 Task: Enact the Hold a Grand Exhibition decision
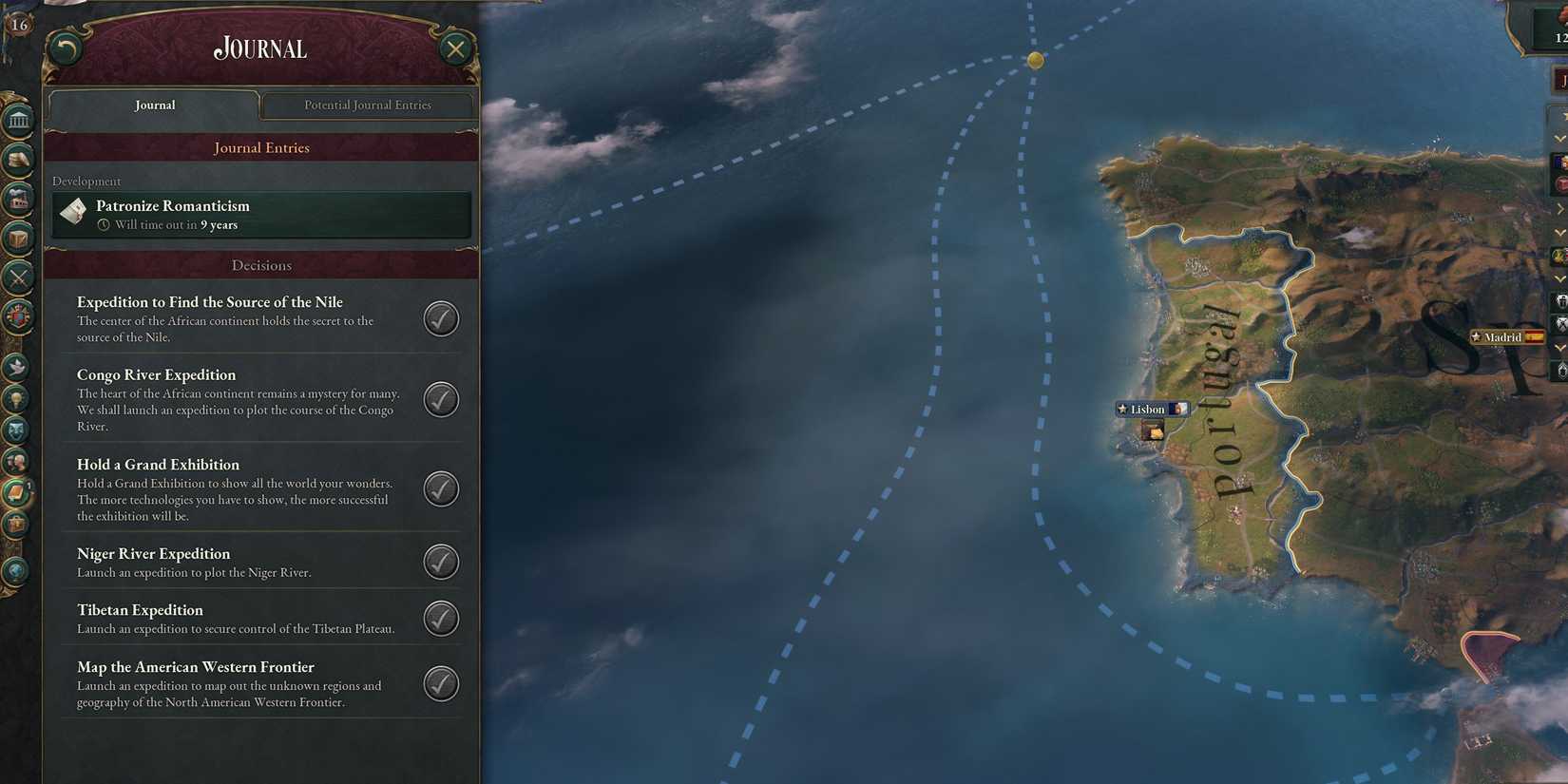(440, 488)
